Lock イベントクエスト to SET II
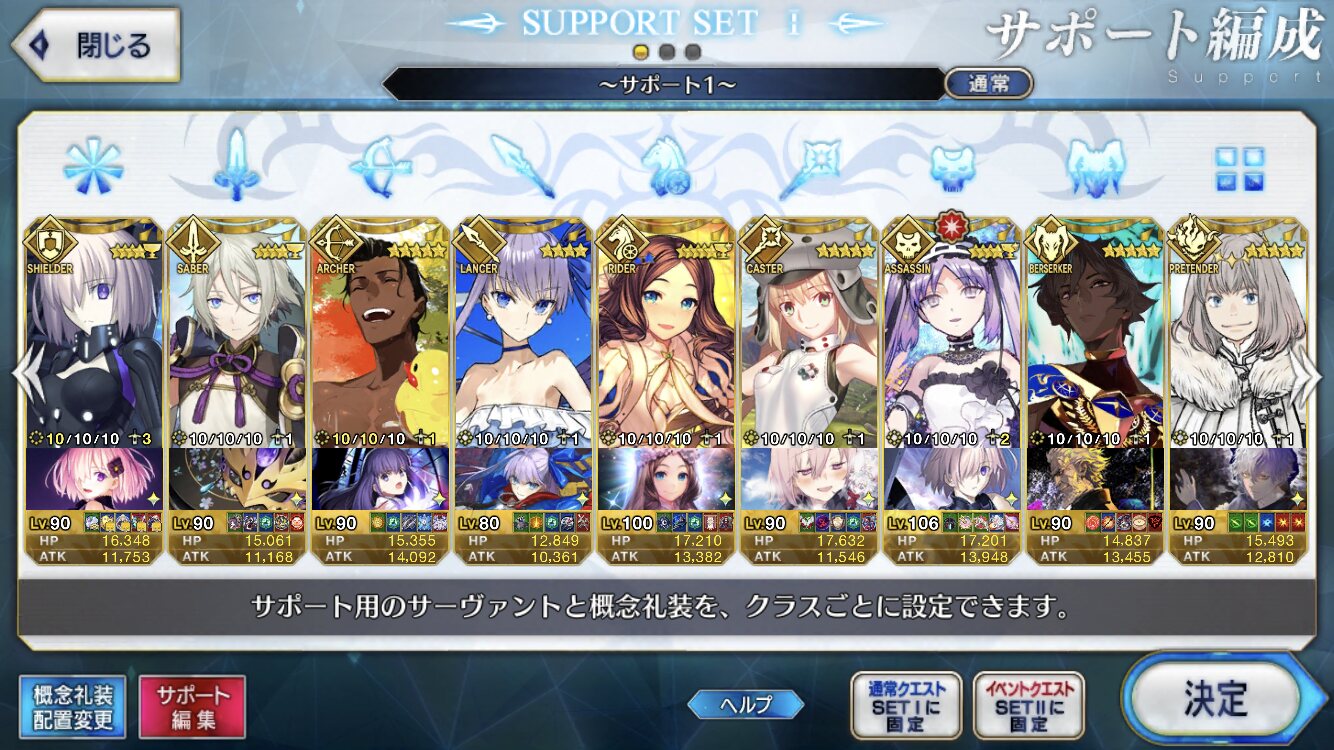1334x750 pixels. coord(1028,705)
